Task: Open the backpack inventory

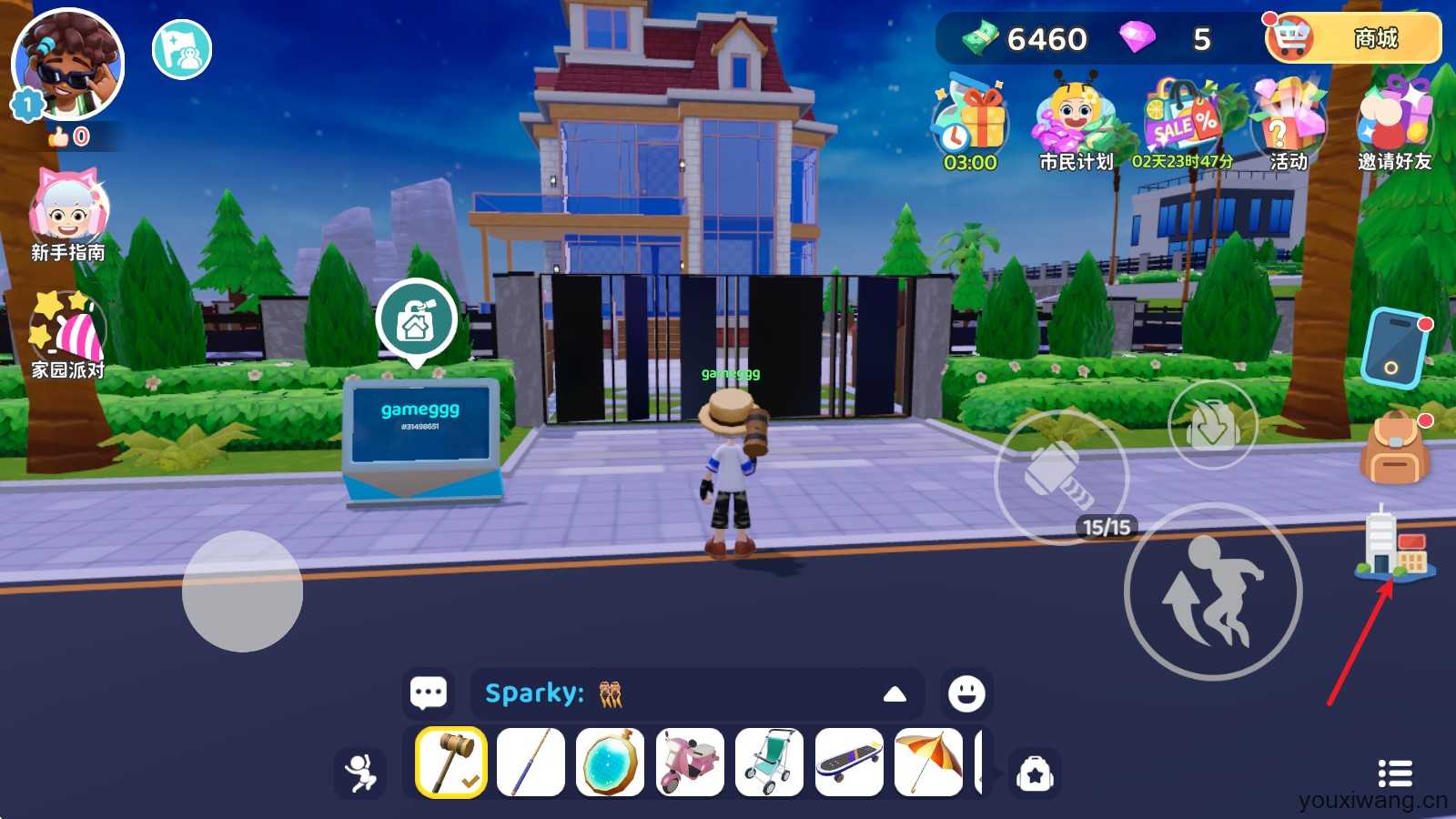Action: pos(1394,448)
